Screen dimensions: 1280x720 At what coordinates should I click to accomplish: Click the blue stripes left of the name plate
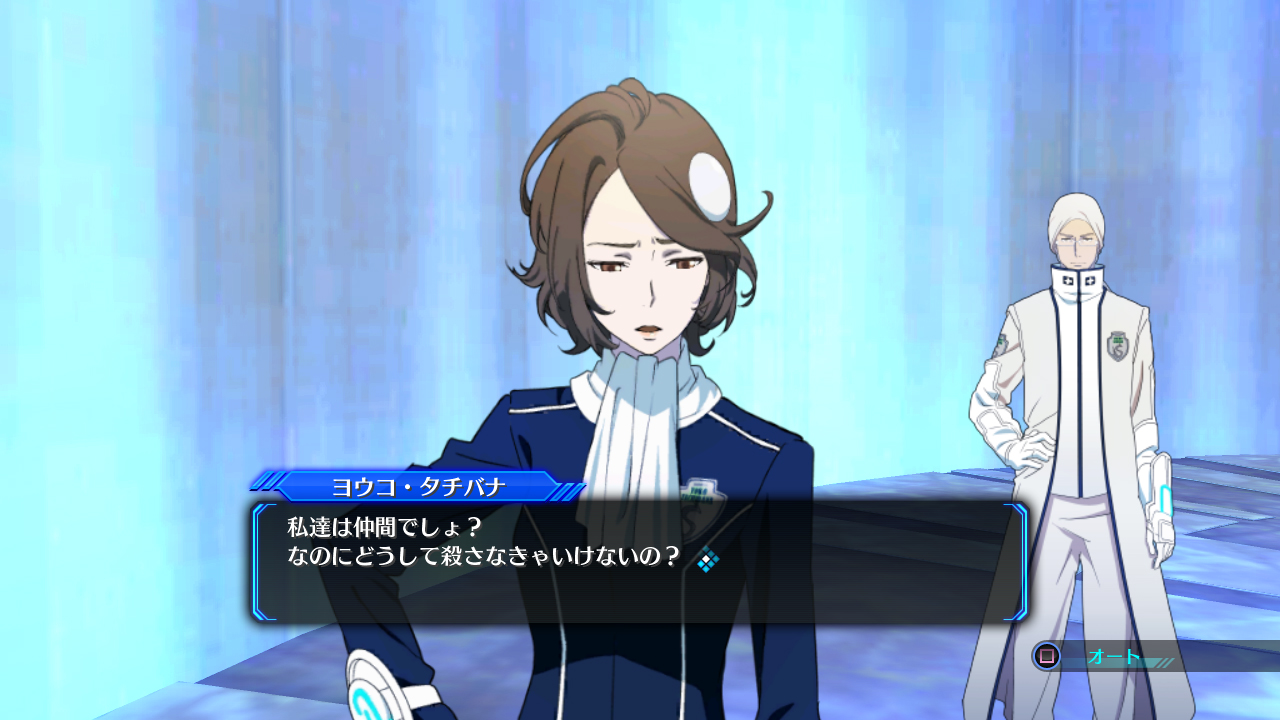[268, 481]
